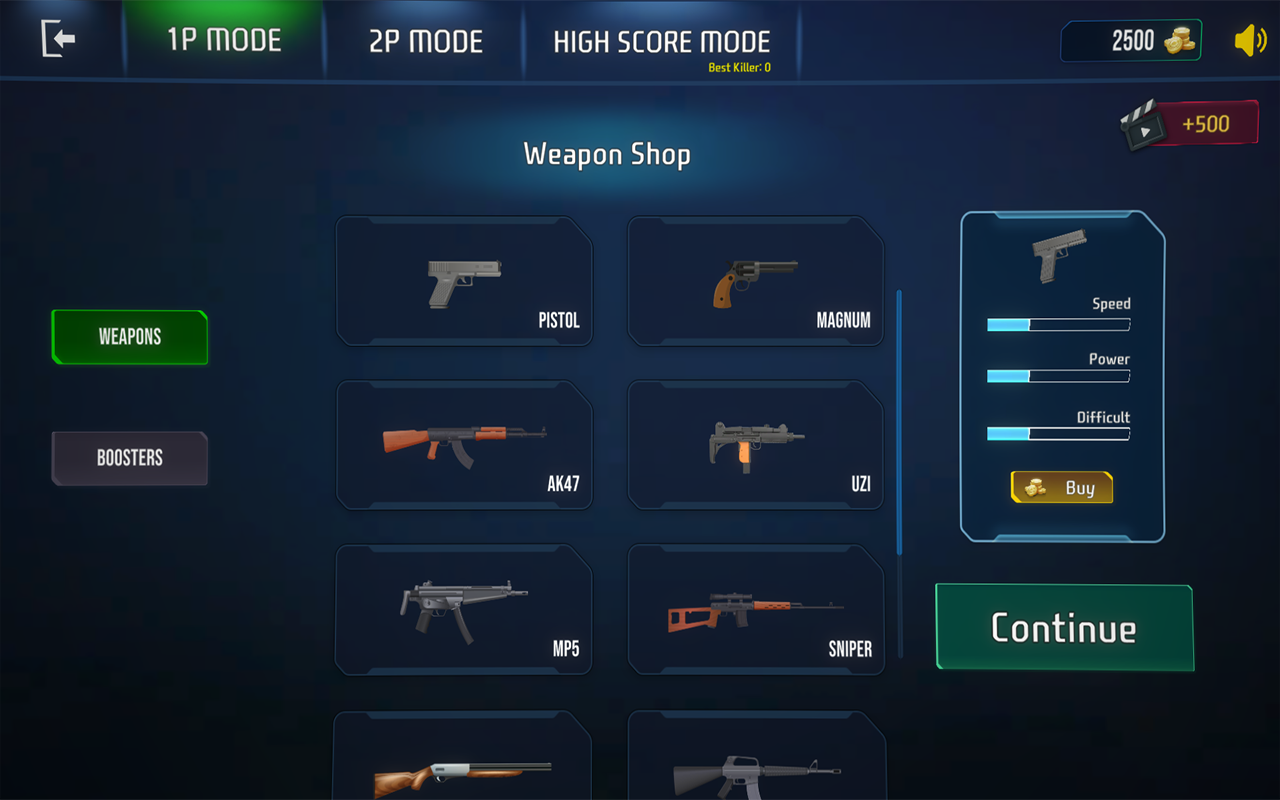Select the SNIPER rifle card
Viewport: 1280px width, 800px height.
[x=755, y=609]
